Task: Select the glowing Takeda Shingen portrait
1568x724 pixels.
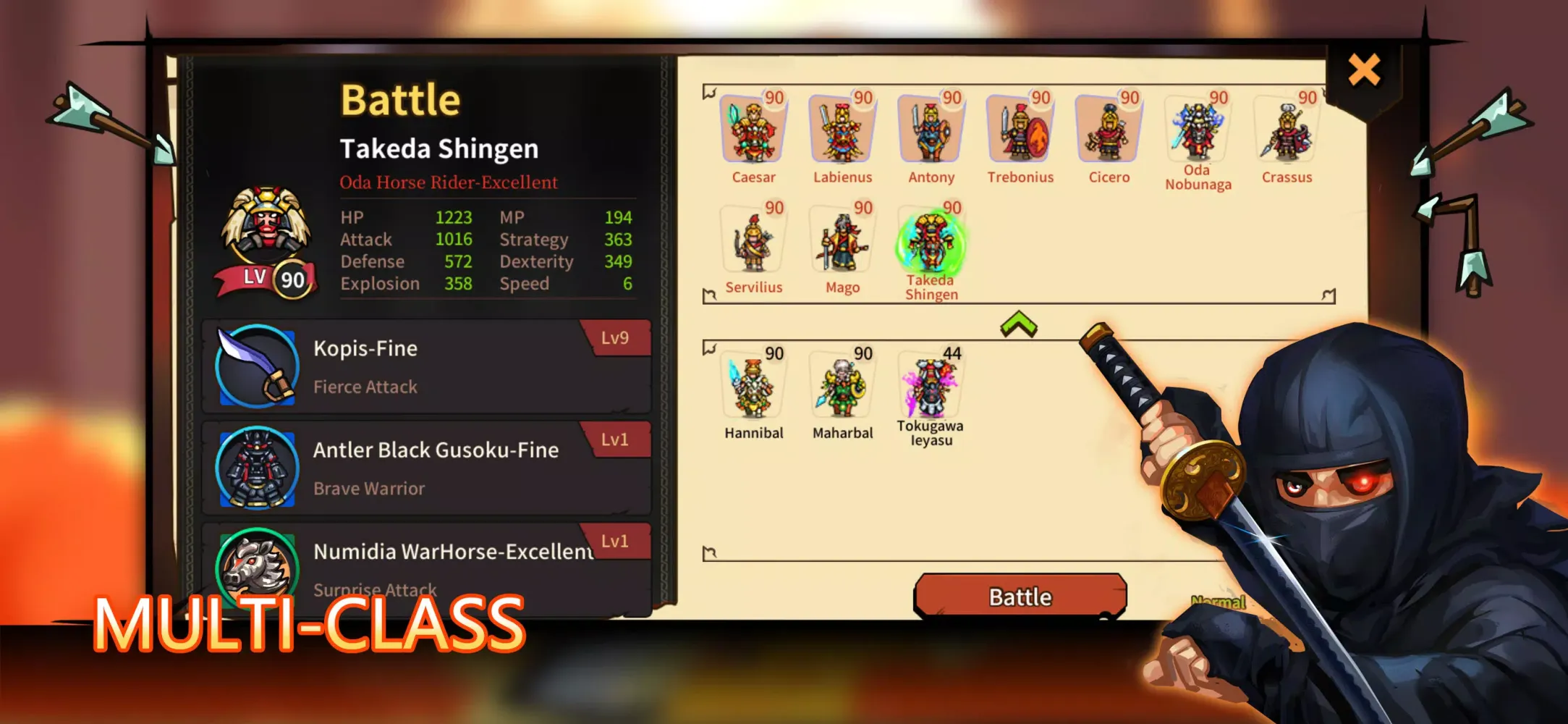Action: click(x=931, y=241)
